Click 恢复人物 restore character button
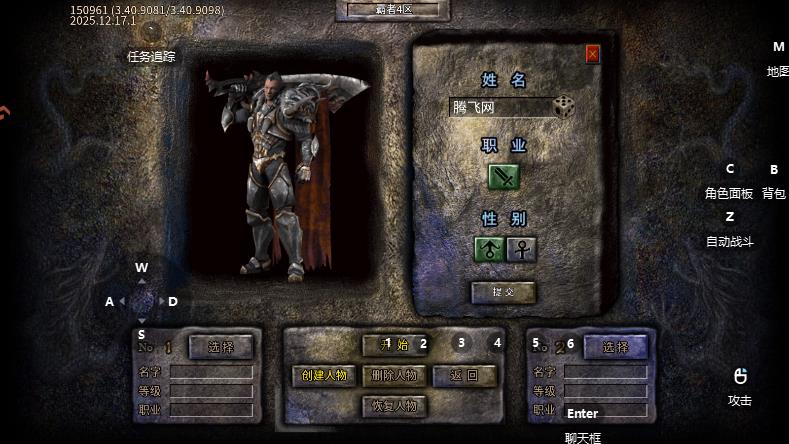The height and width of the screenshot is (444, 789). (x=394, y=405)
